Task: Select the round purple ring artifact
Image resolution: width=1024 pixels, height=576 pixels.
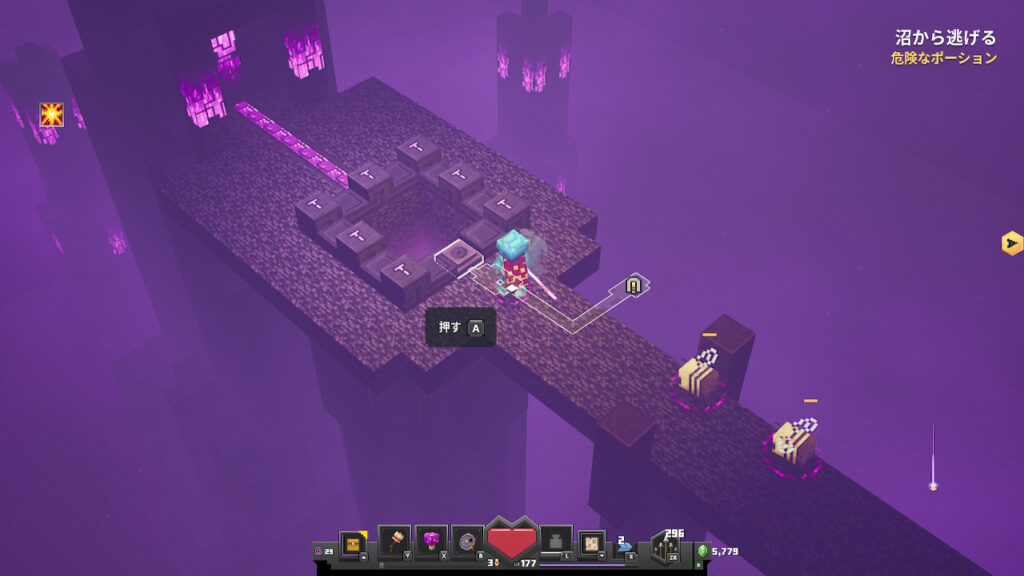Action: click(466, 541)
